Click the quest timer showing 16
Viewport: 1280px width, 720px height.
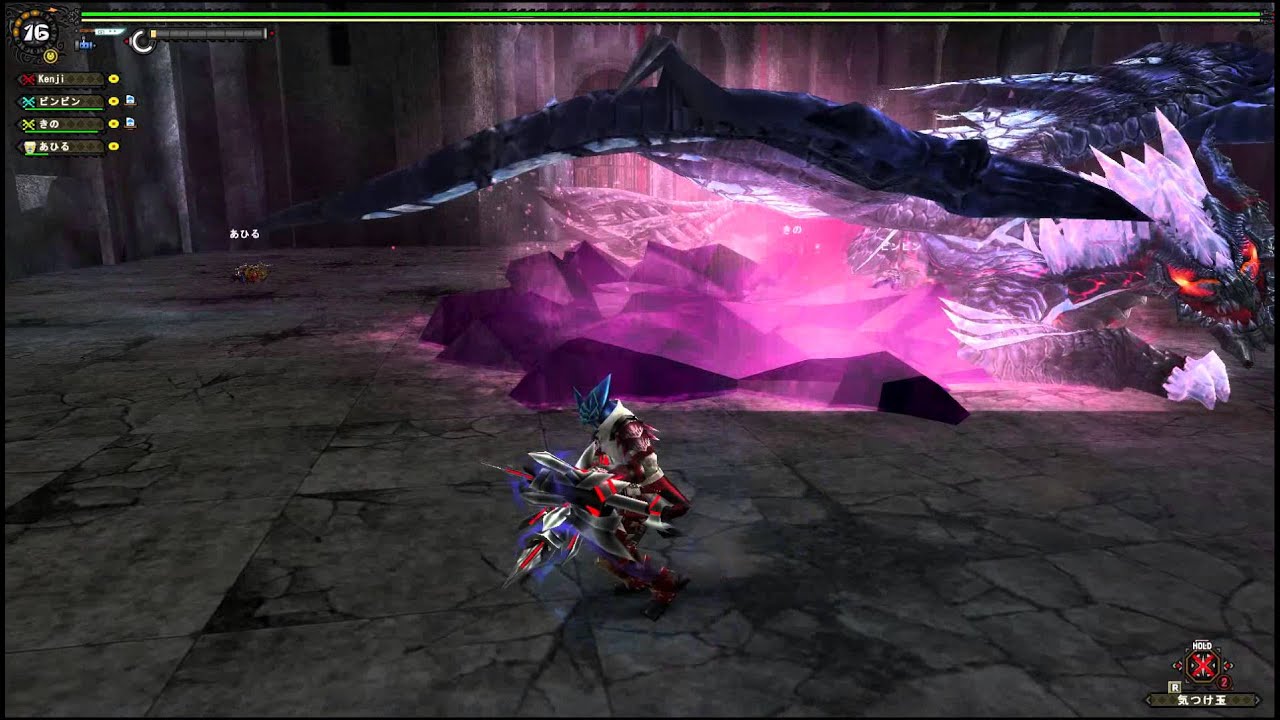[x=35, y=31]
